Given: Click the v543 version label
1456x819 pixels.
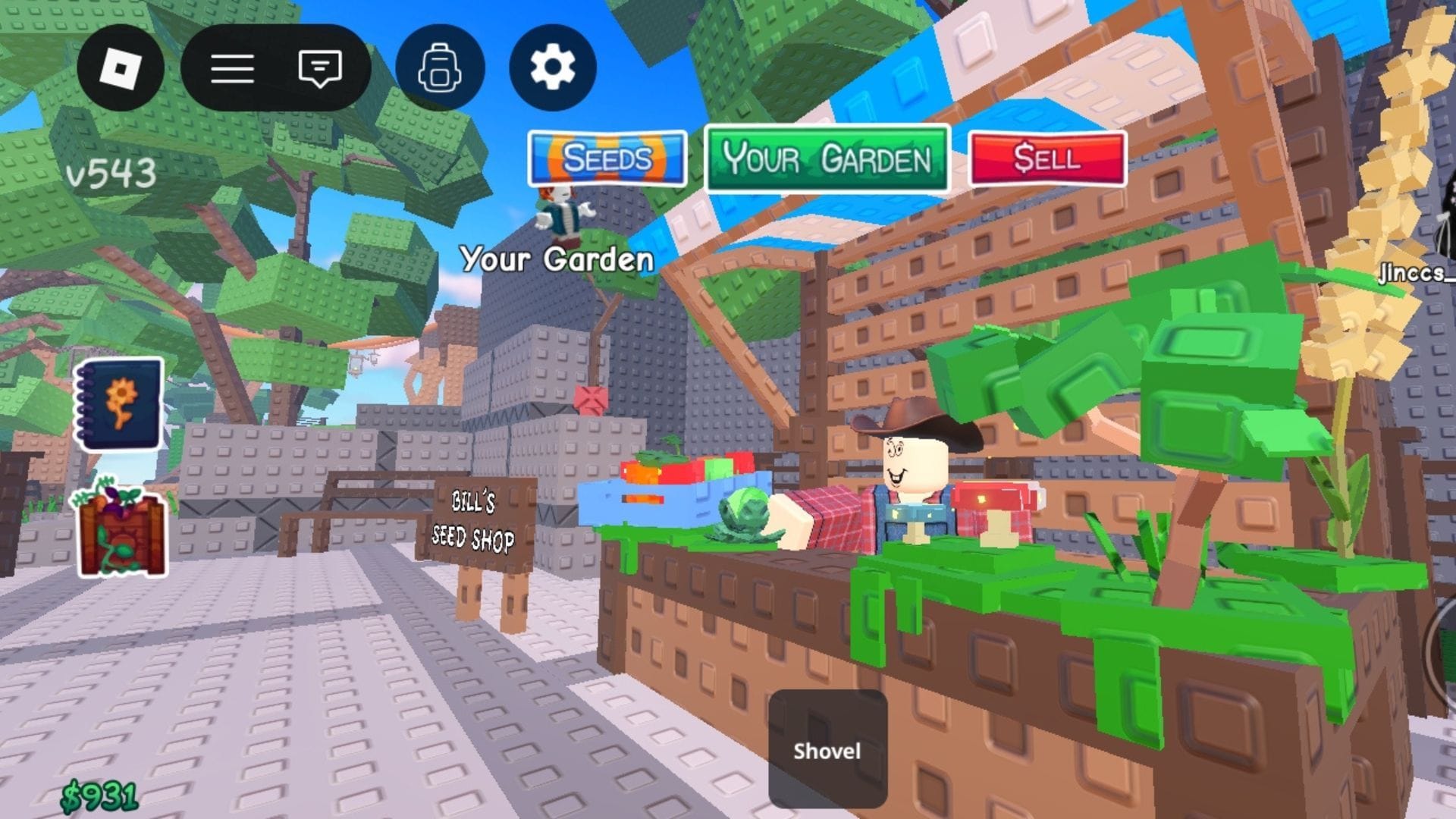Looking at the screenshot, I should pyautogui.click(x=111, y=172).
